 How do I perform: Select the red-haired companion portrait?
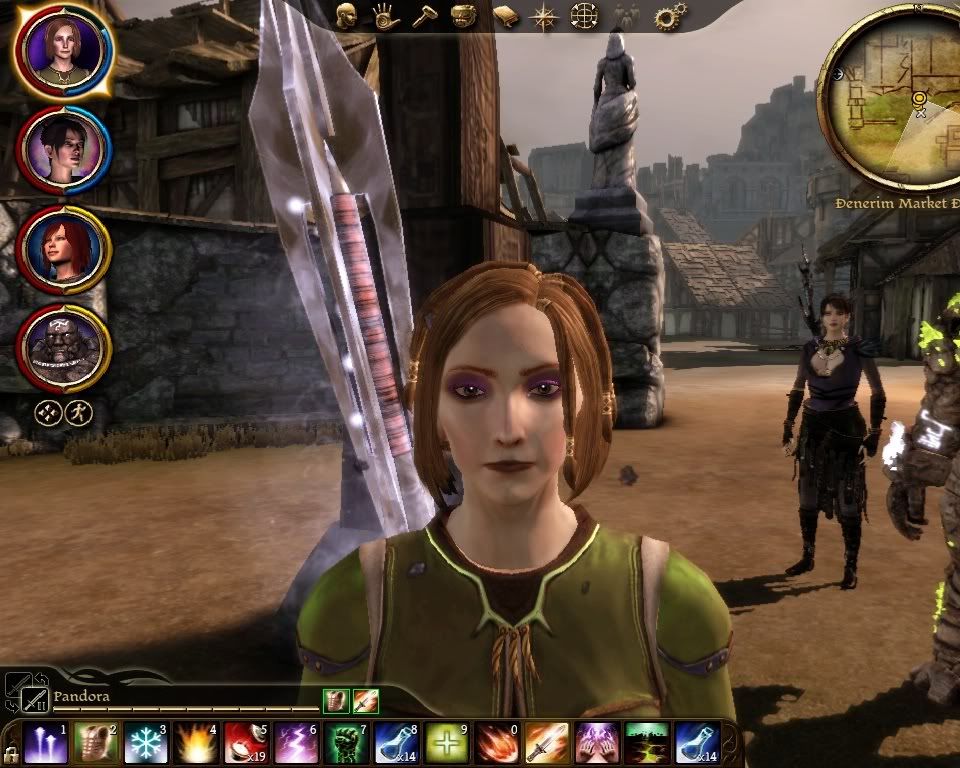[x=63, y=249]
